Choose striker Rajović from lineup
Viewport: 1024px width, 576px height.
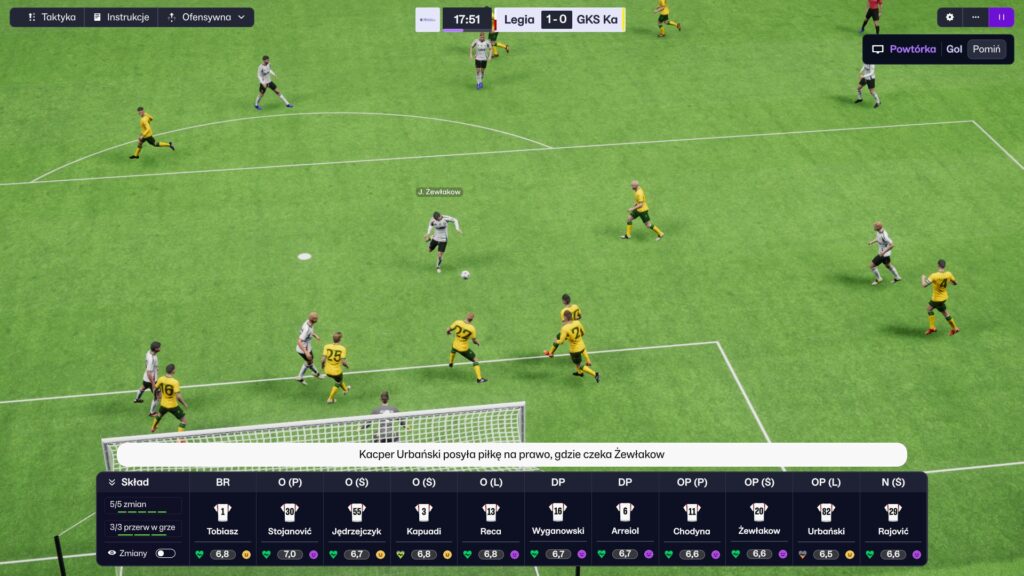[x=893, y=520]
